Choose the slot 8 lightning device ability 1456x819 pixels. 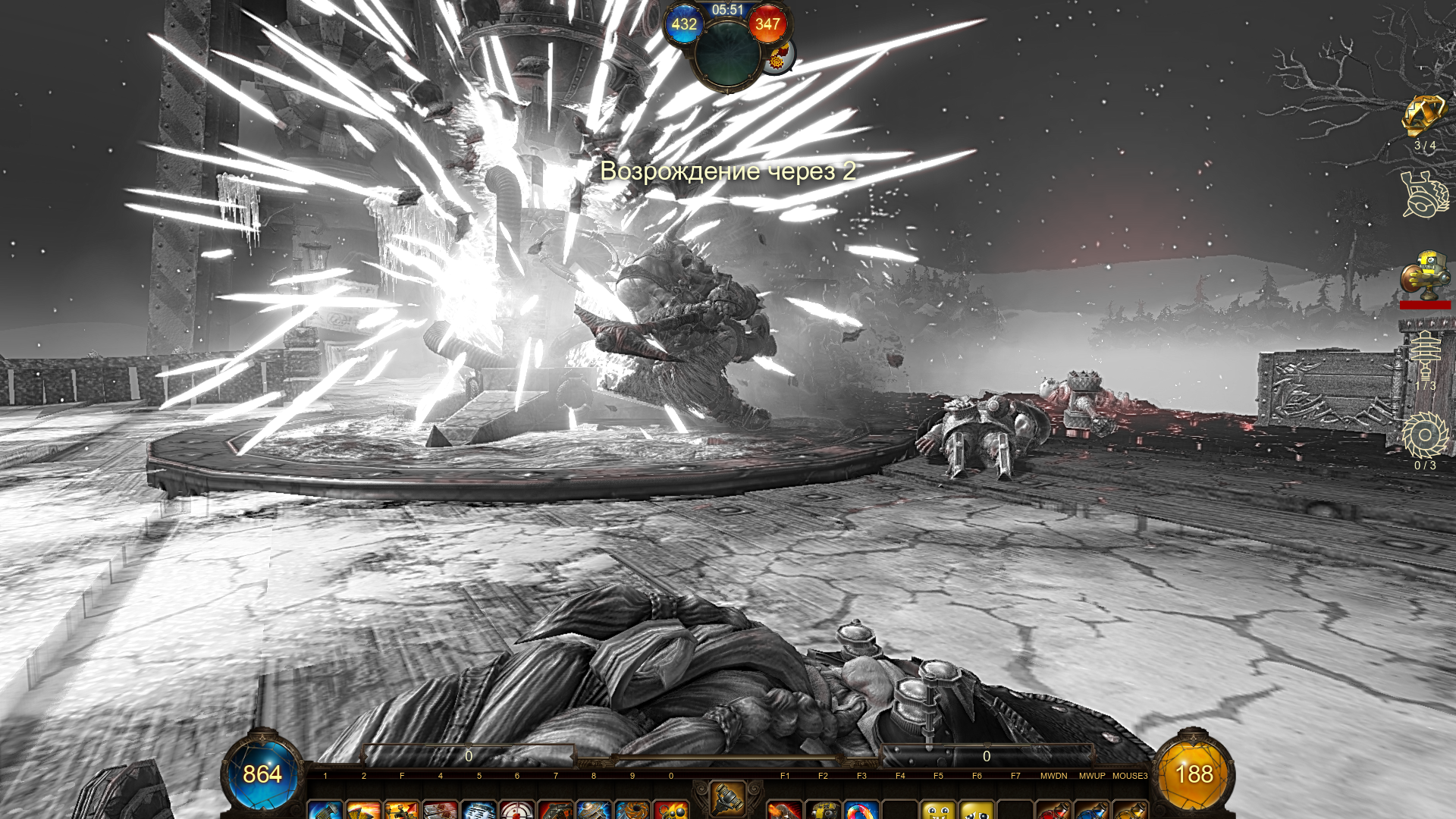[594, 809]
